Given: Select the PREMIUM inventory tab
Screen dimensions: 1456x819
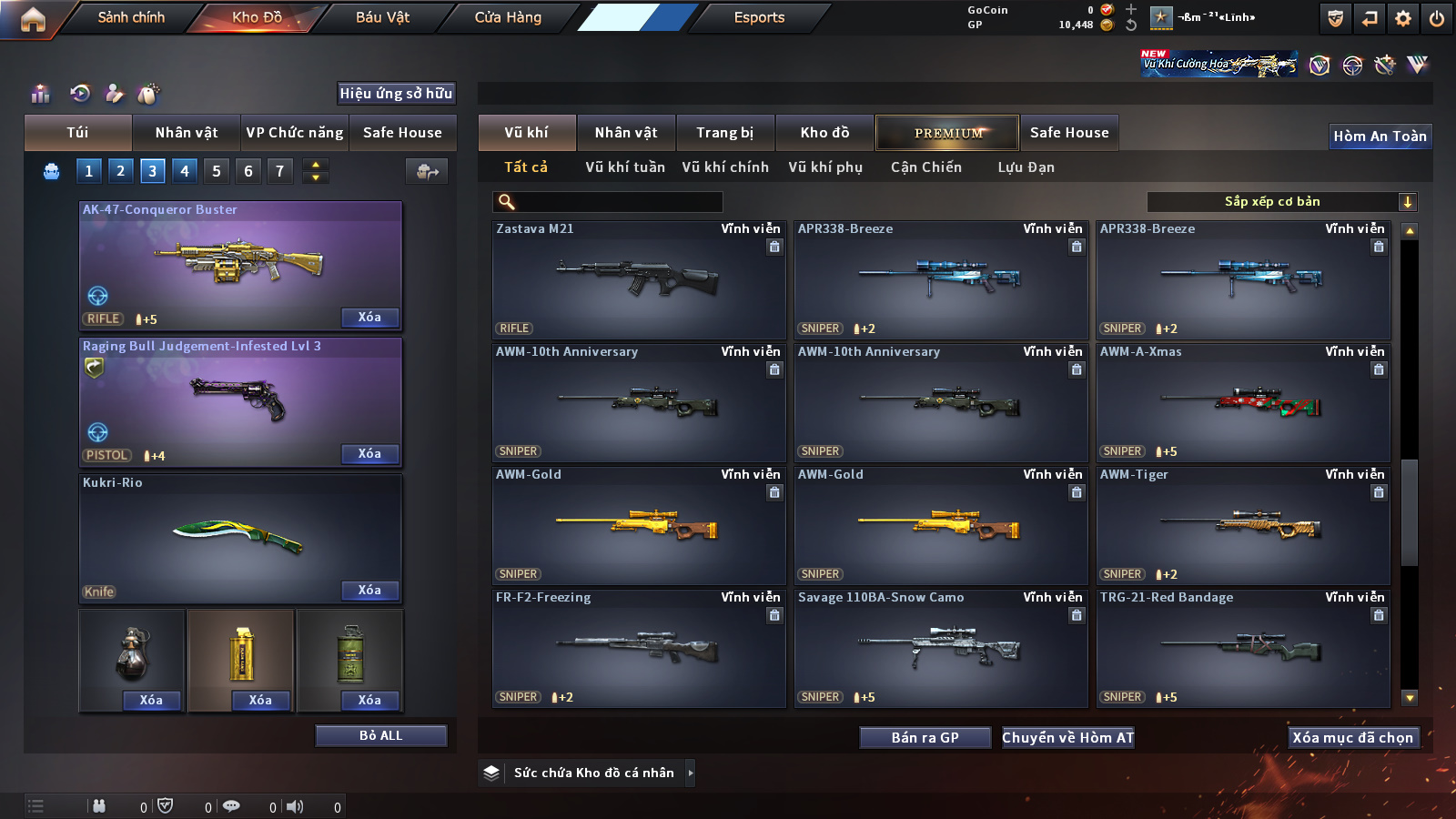Looking at the screenshot, I should (x=947, y=133).
